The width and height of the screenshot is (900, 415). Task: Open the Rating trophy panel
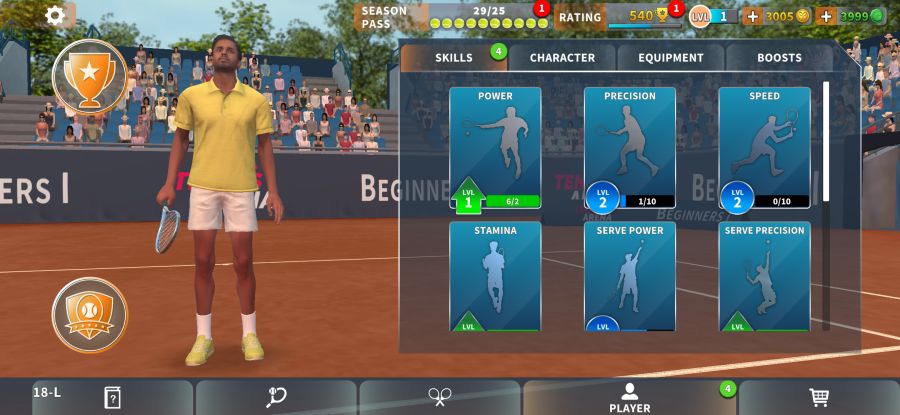618,16
